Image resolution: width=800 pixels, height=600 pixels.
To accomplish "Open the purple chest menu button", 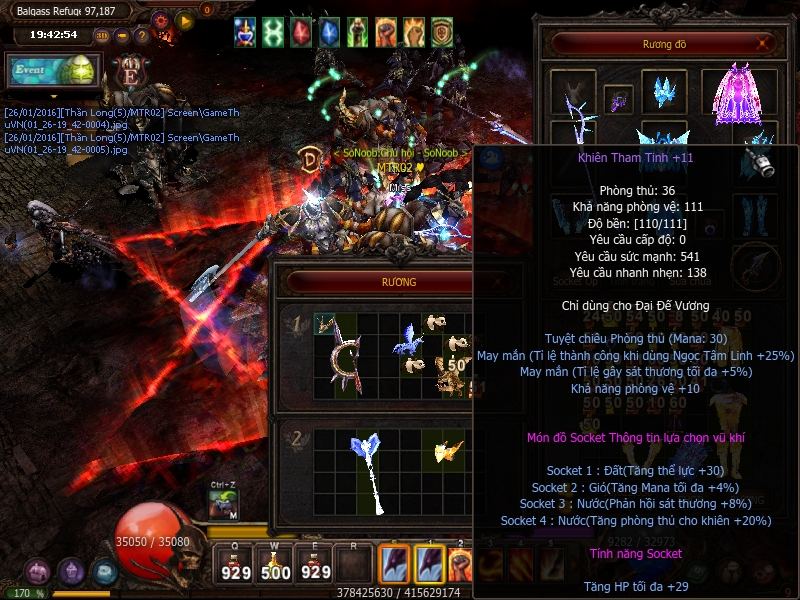I will tap(38, 572).
